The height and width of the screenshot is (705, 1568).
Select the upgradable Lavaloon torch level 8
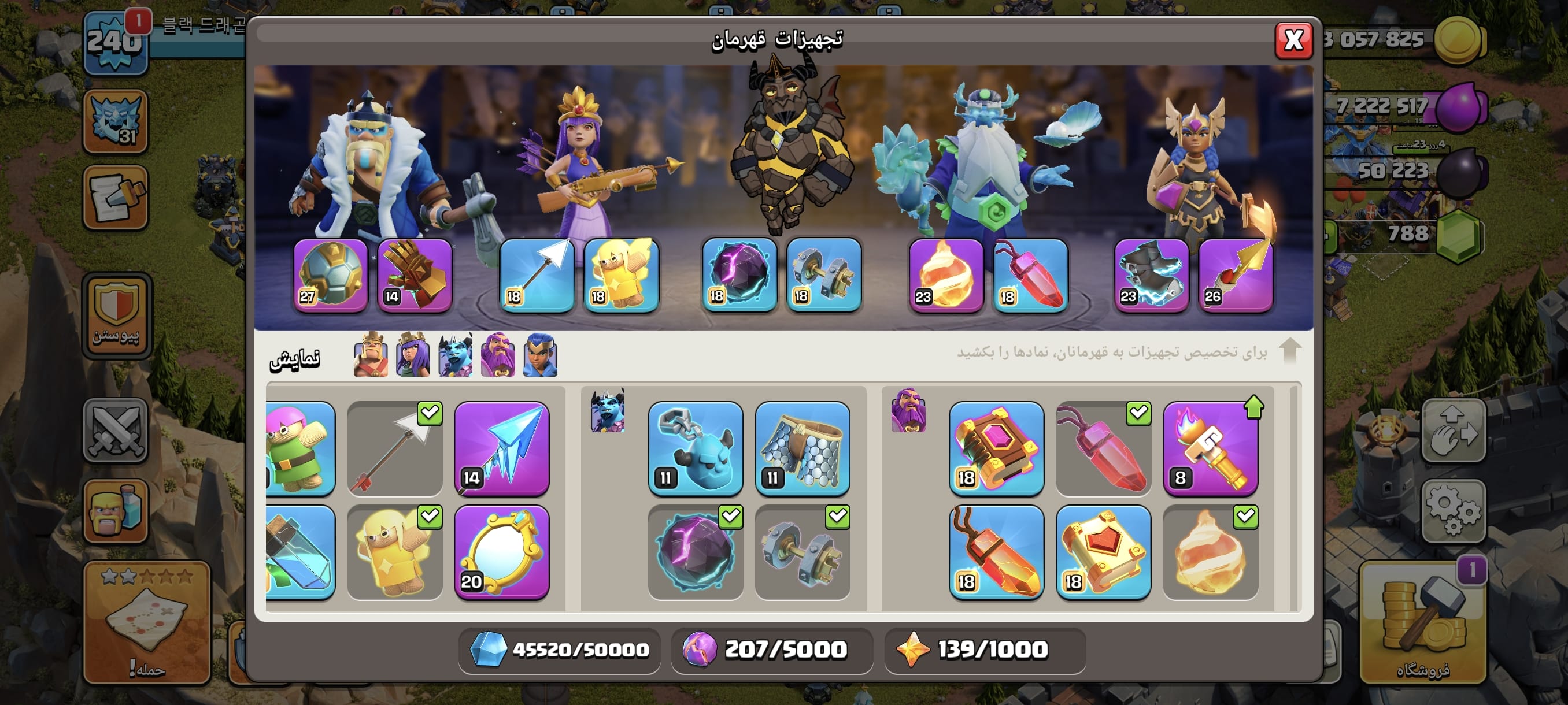(1210, 449)
